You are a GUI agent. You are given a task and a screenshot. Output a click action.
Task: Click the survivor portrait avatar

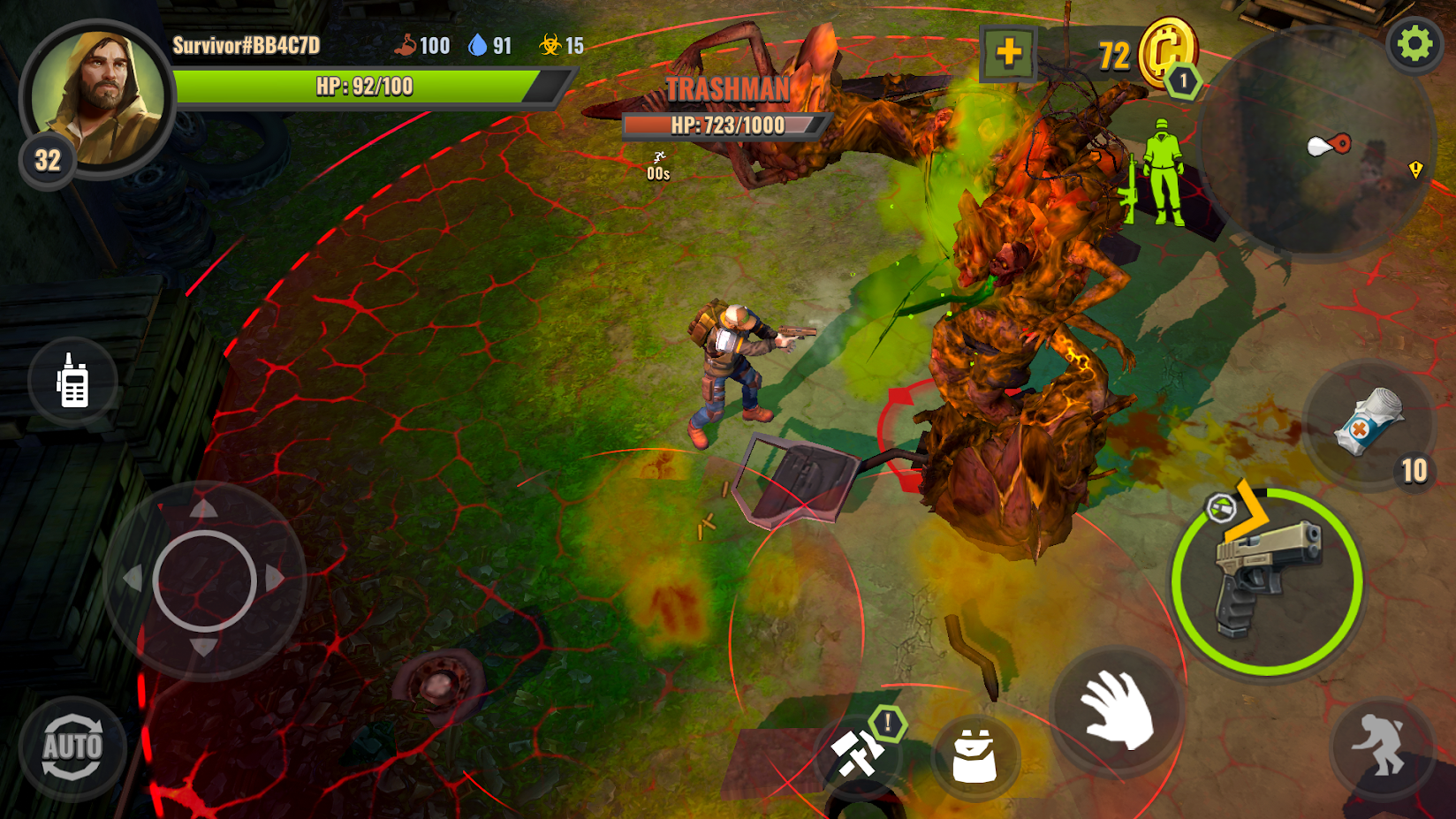point(97,97)
